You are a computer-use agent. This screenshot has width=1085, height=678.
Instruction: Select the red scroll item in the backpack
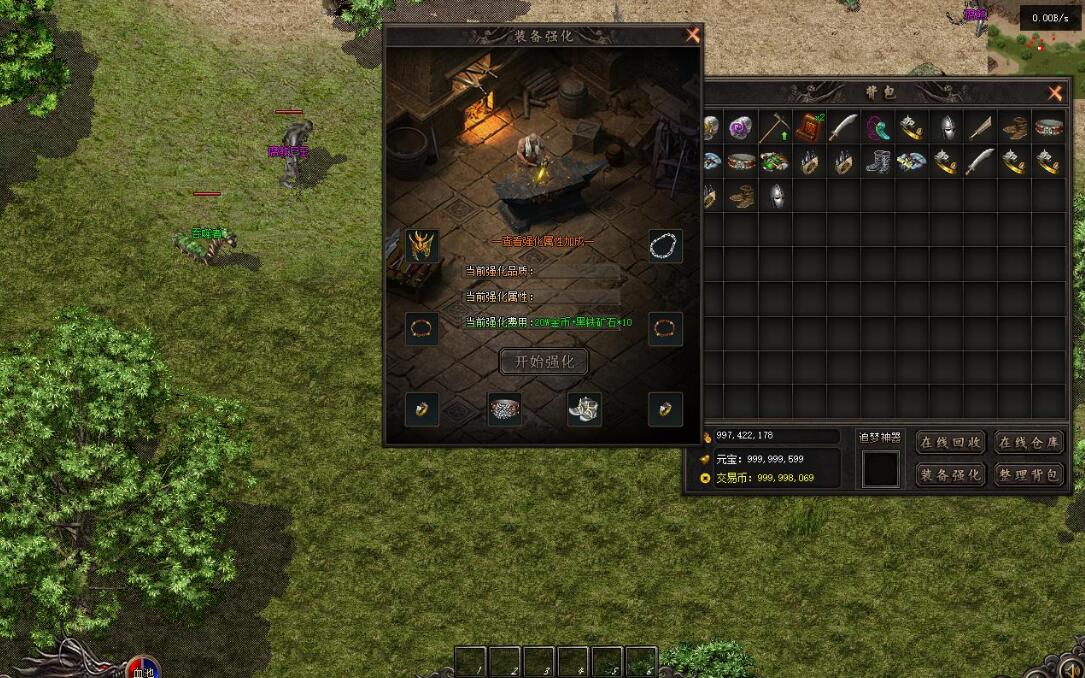coord(809,128)
